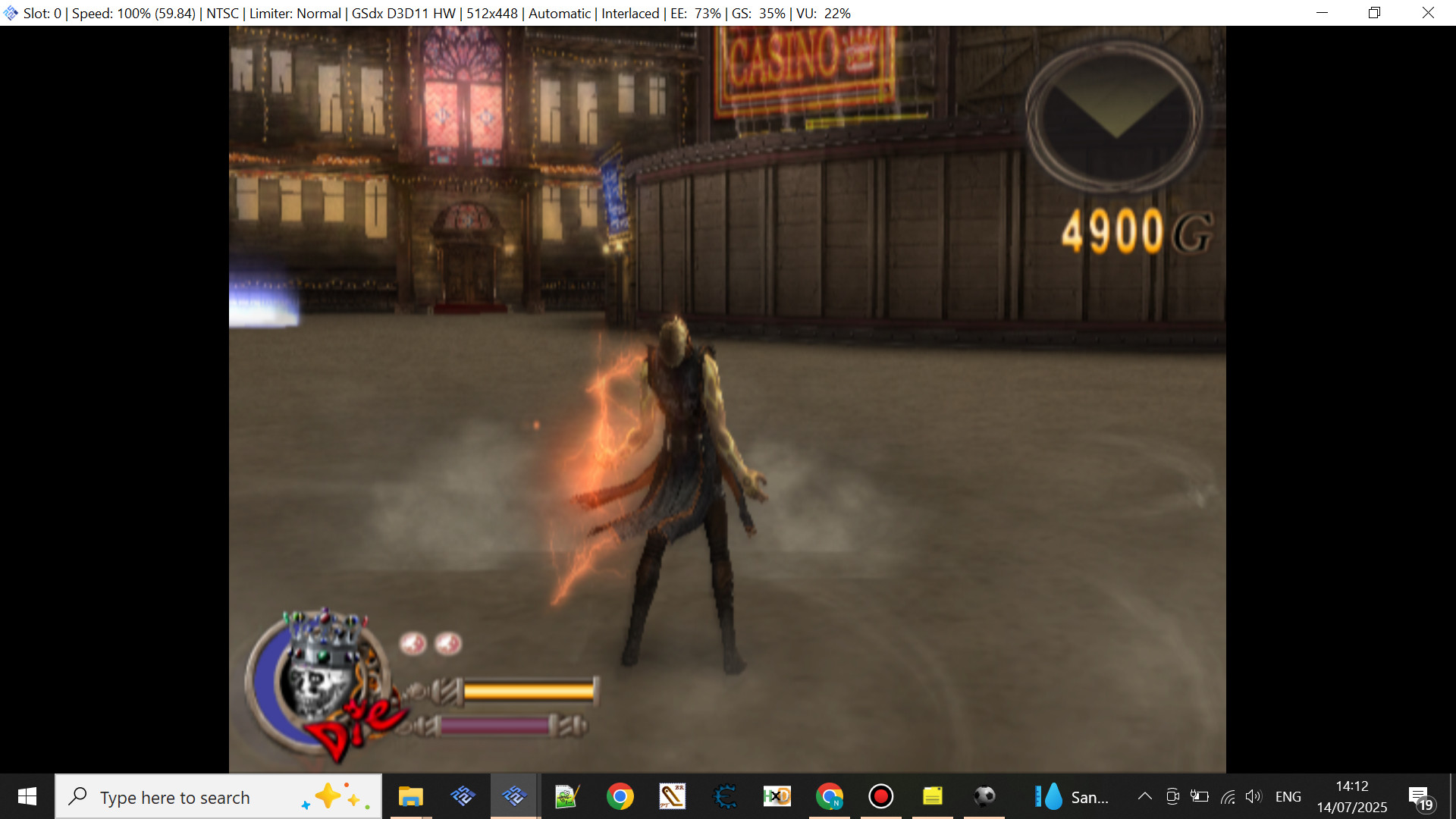Launch the HxD hex editor on taskbar
Image resolution: width=1456 pixels, height=819 pixels.
coord(777,796)
